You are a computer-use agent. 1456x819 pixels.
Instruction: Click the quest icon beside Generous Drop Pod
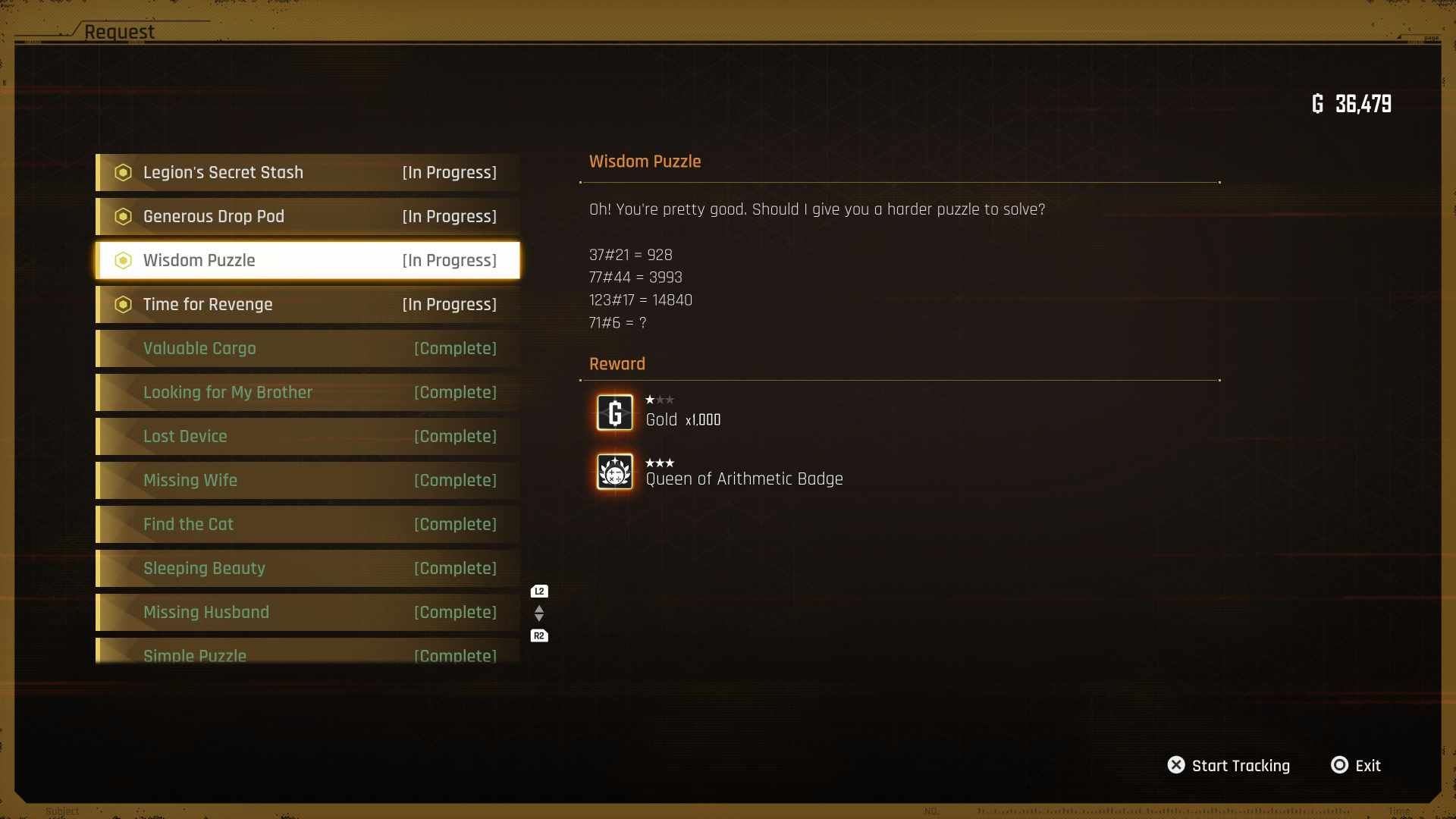(x=123, y=216)
